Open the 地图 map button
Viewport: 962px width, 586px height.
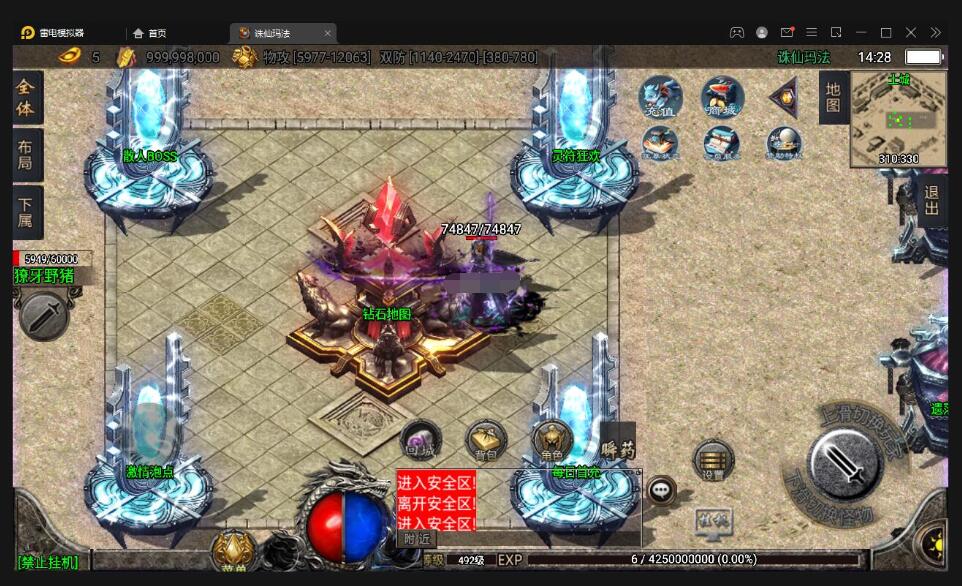(833, 98)
